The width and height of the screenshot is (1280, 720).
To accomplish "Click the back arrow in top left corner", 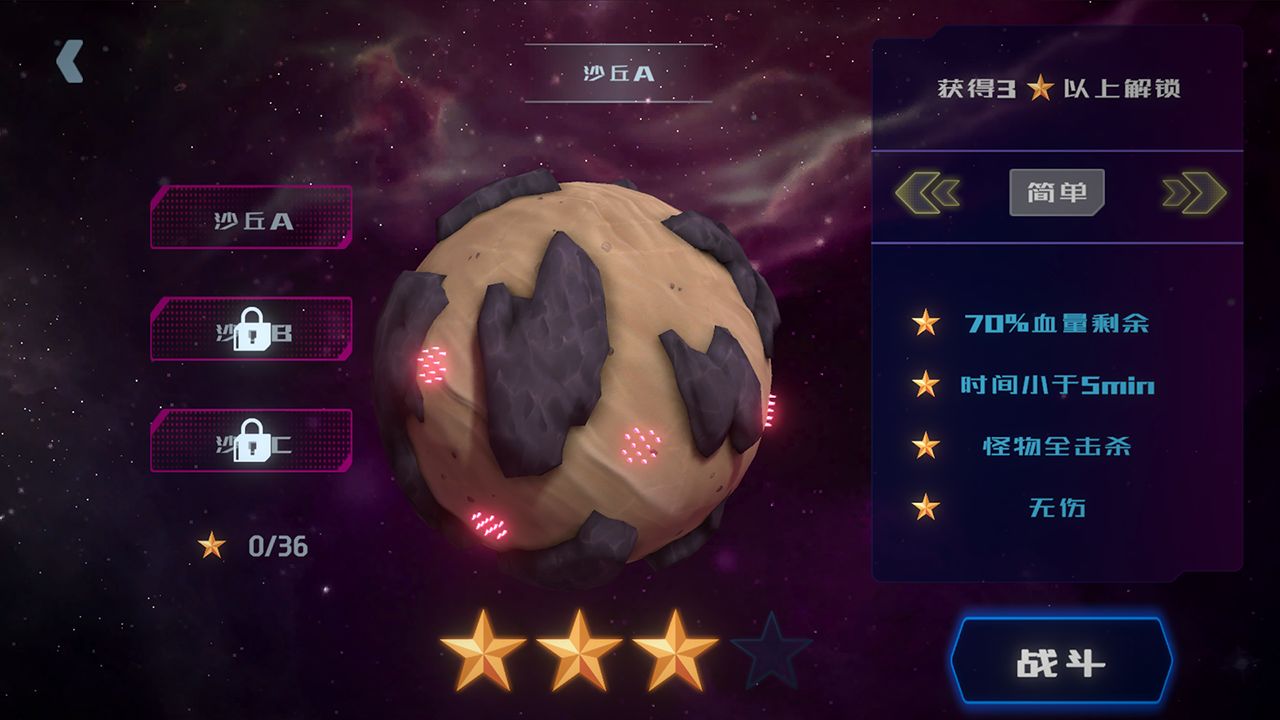I will pyautogui.click(x=68, y=62).
